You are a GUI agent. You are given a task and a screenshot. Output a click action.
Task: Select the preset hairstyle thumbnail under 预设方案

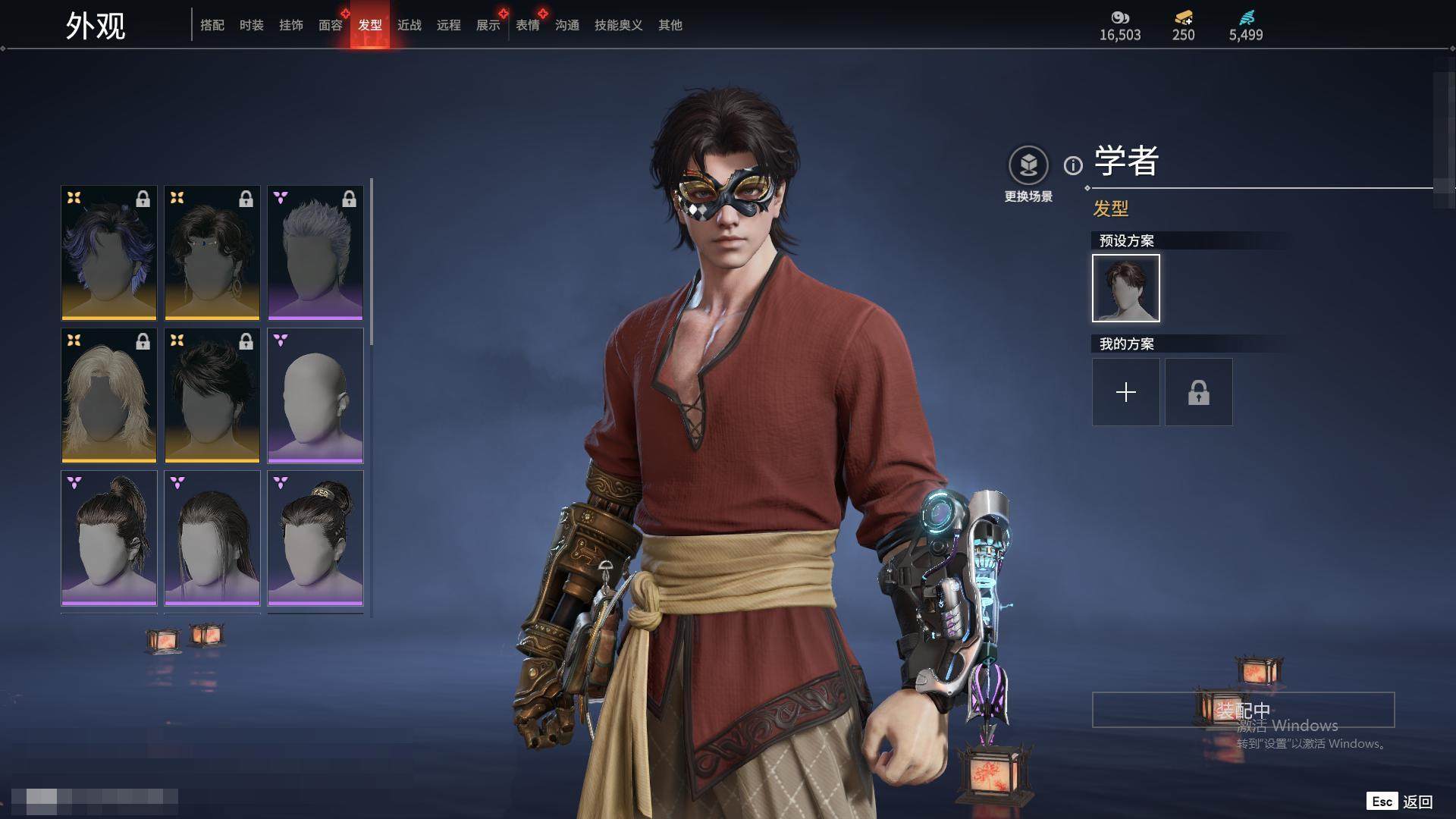coord(1126,288)
